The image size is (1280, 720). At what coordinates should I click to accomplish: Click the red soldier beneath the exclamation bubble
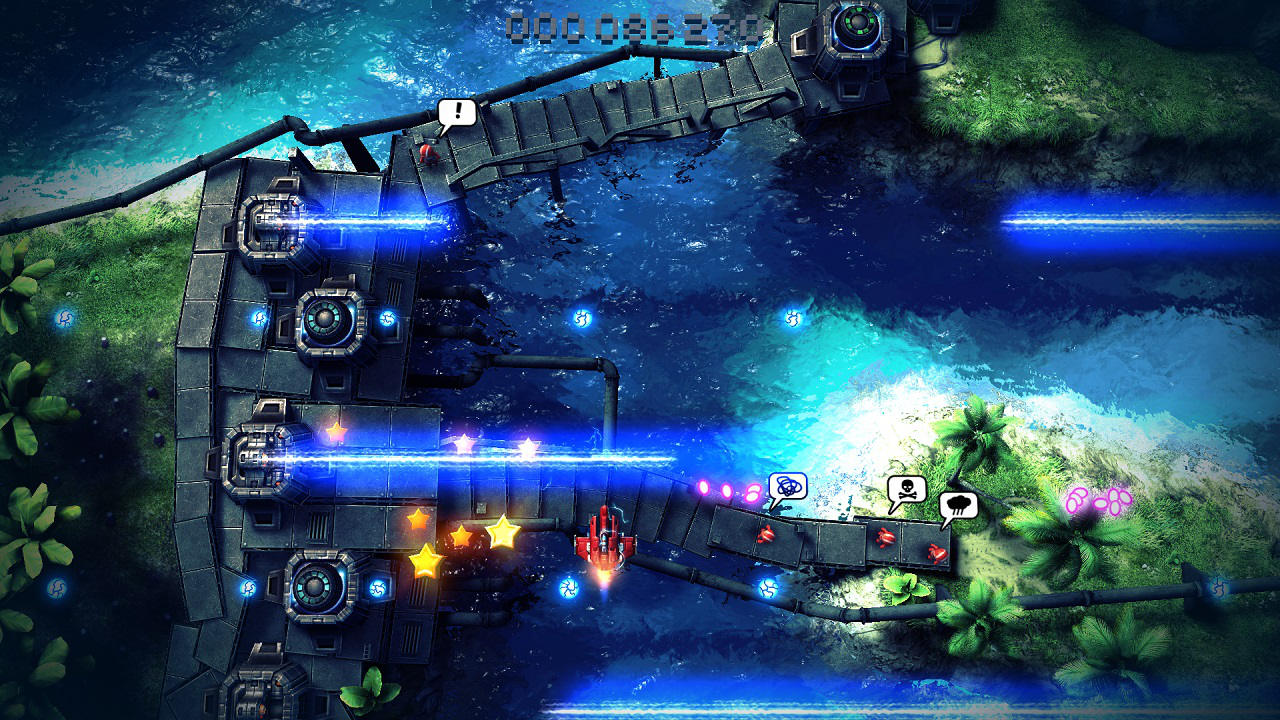point(428,155)
